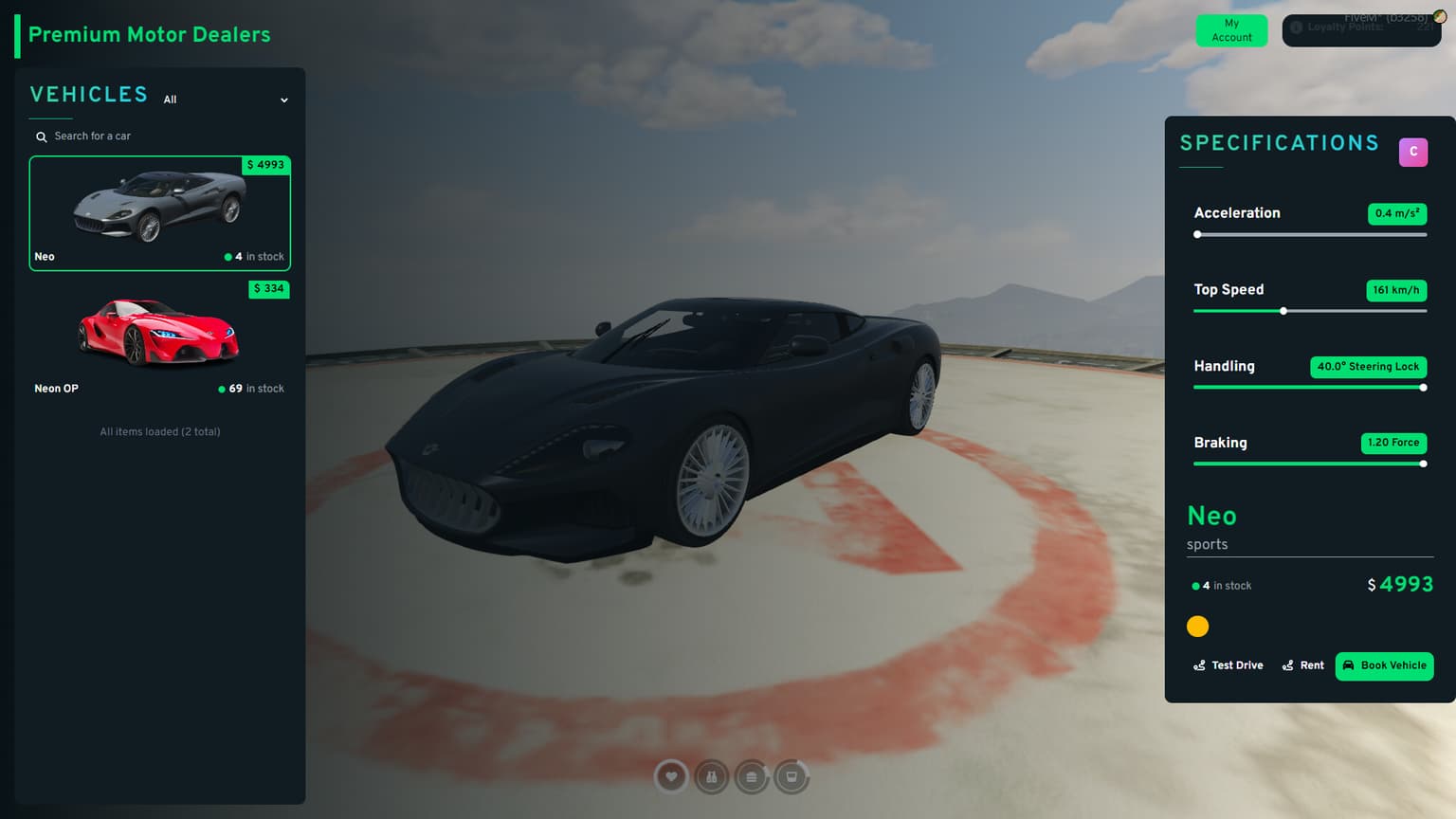
Task: Open the All category dropdown
Action: click(171, 100)
